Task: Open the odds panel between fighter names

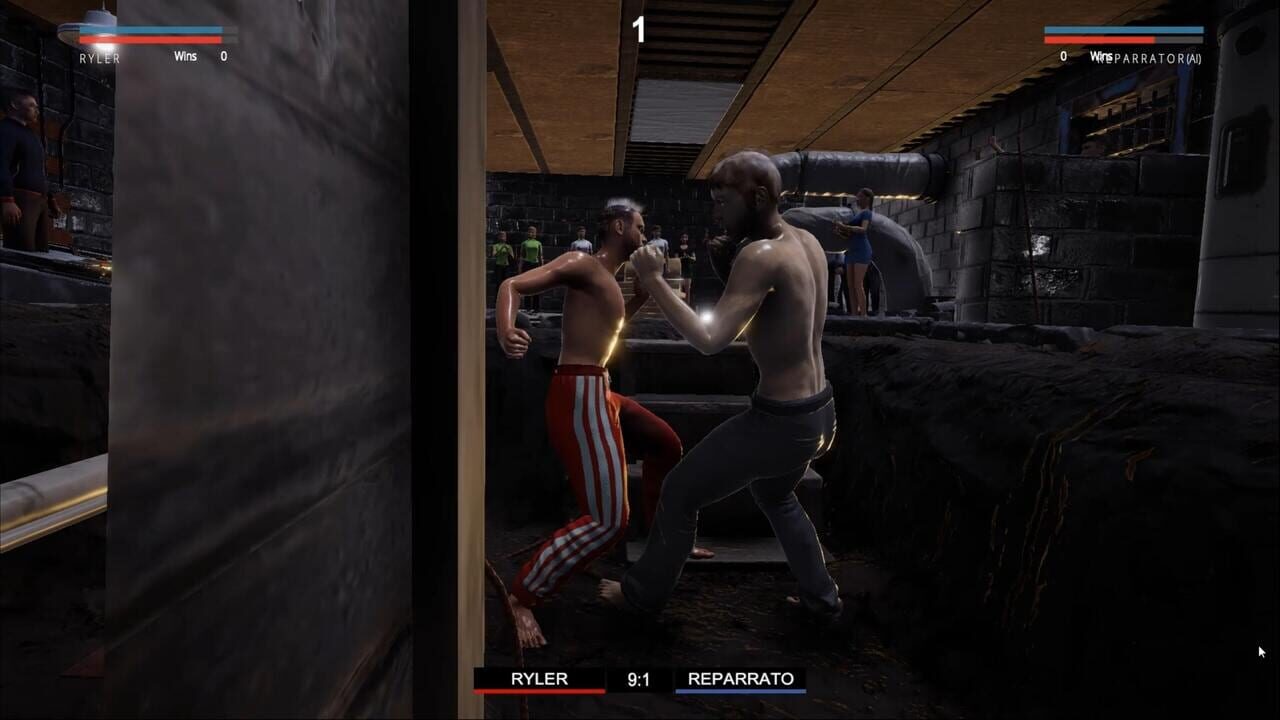Action: 640,679
